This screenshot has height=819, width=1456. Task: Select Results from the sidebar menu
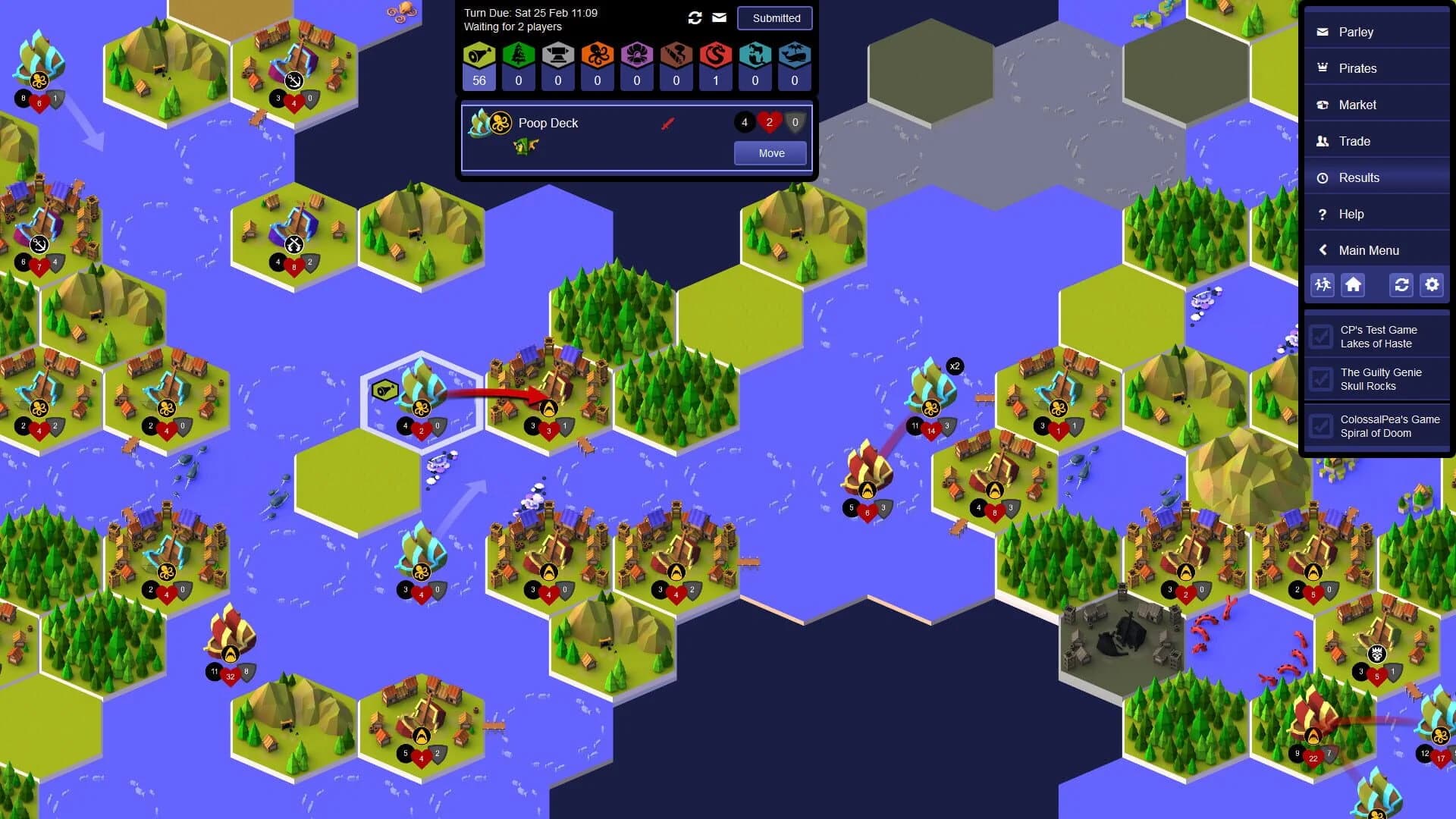tap(1360, 177)
